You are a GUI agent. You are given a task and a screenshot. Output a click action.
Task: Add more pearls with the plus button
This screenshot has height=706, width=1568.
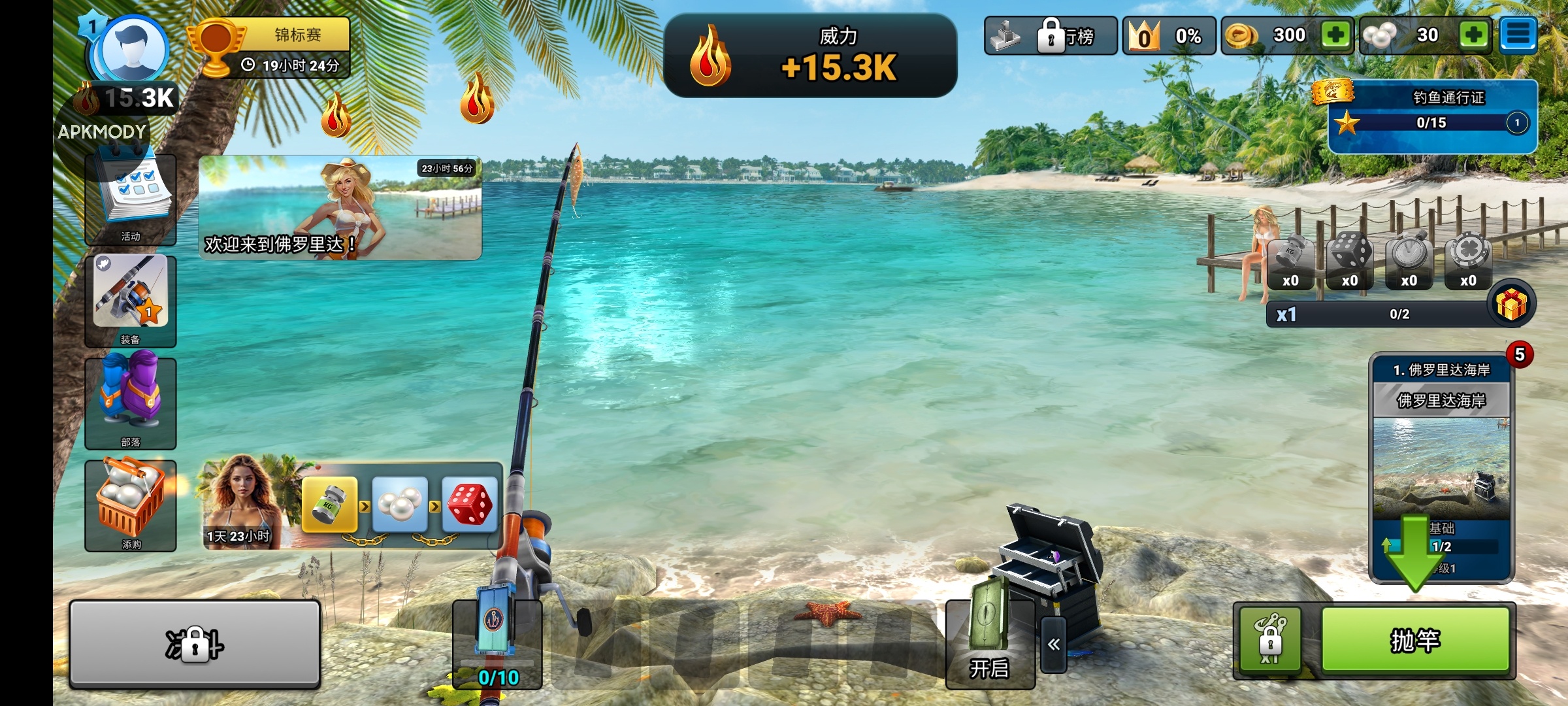tap(1473, 35)
